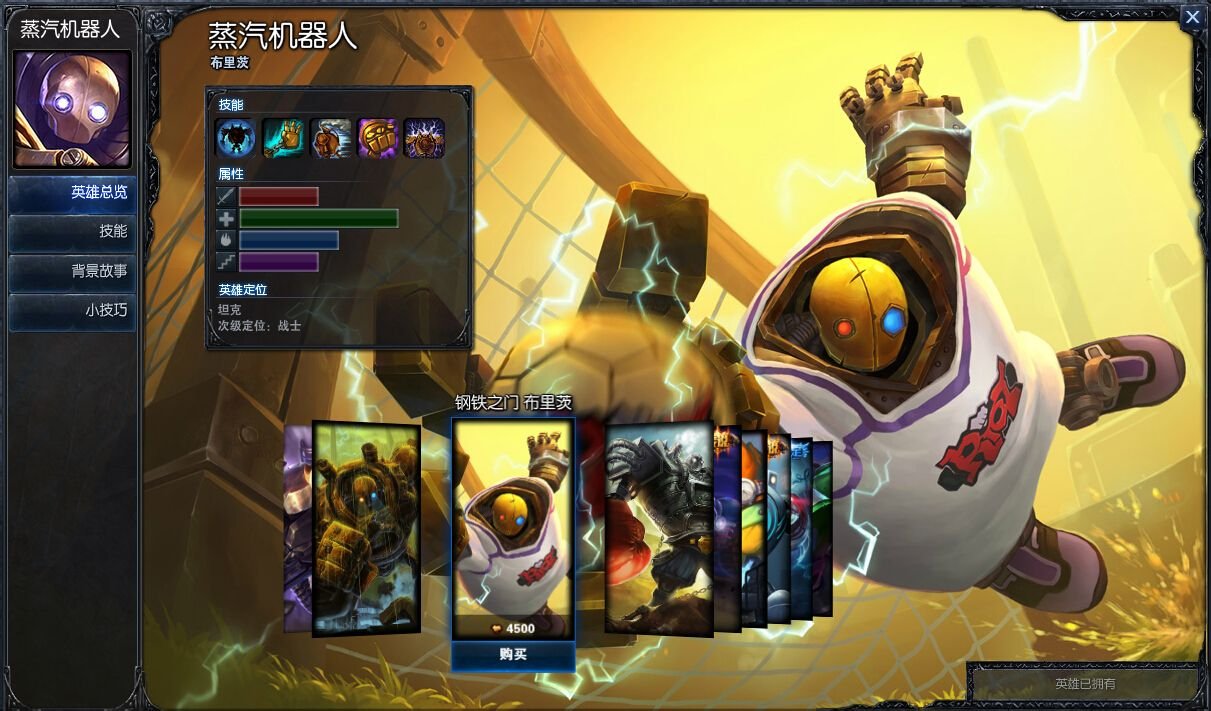
Task: Close the champion detail window
Action: [1192, 18]
